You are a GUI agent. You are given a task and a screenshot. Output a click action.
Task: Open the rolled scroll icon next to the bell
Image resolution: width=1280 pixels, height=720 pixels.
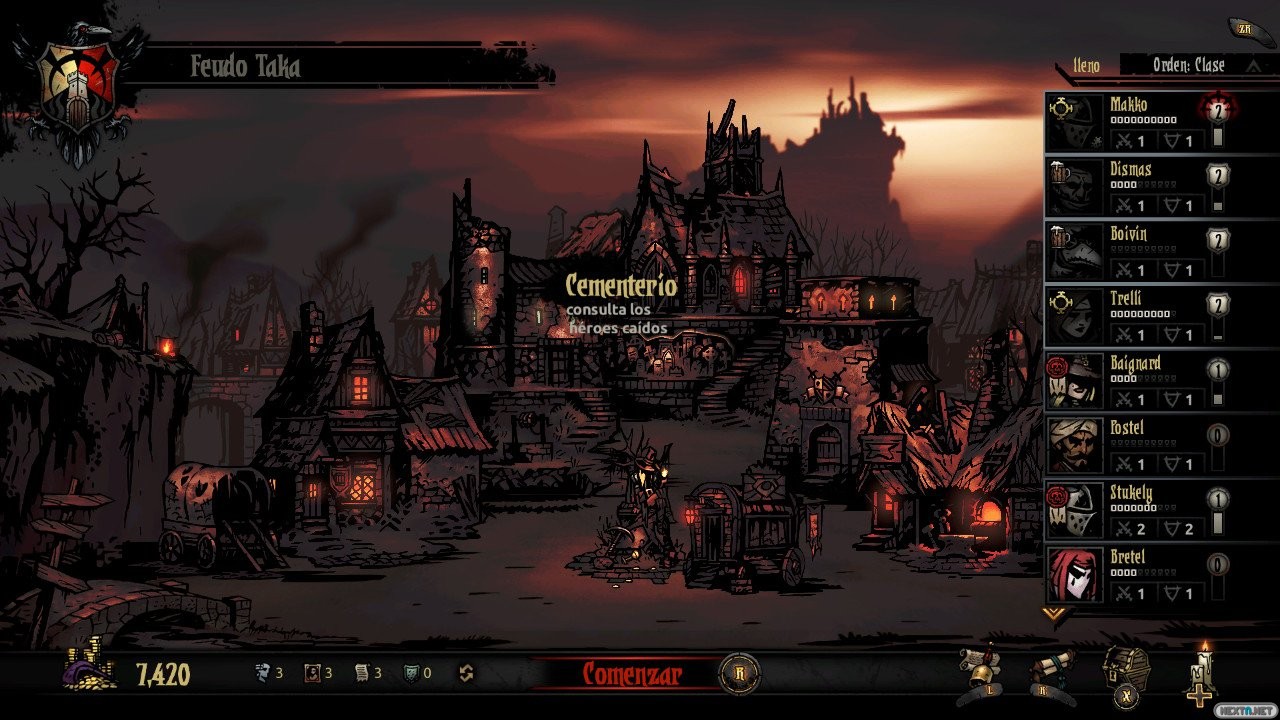point(1053,670)
